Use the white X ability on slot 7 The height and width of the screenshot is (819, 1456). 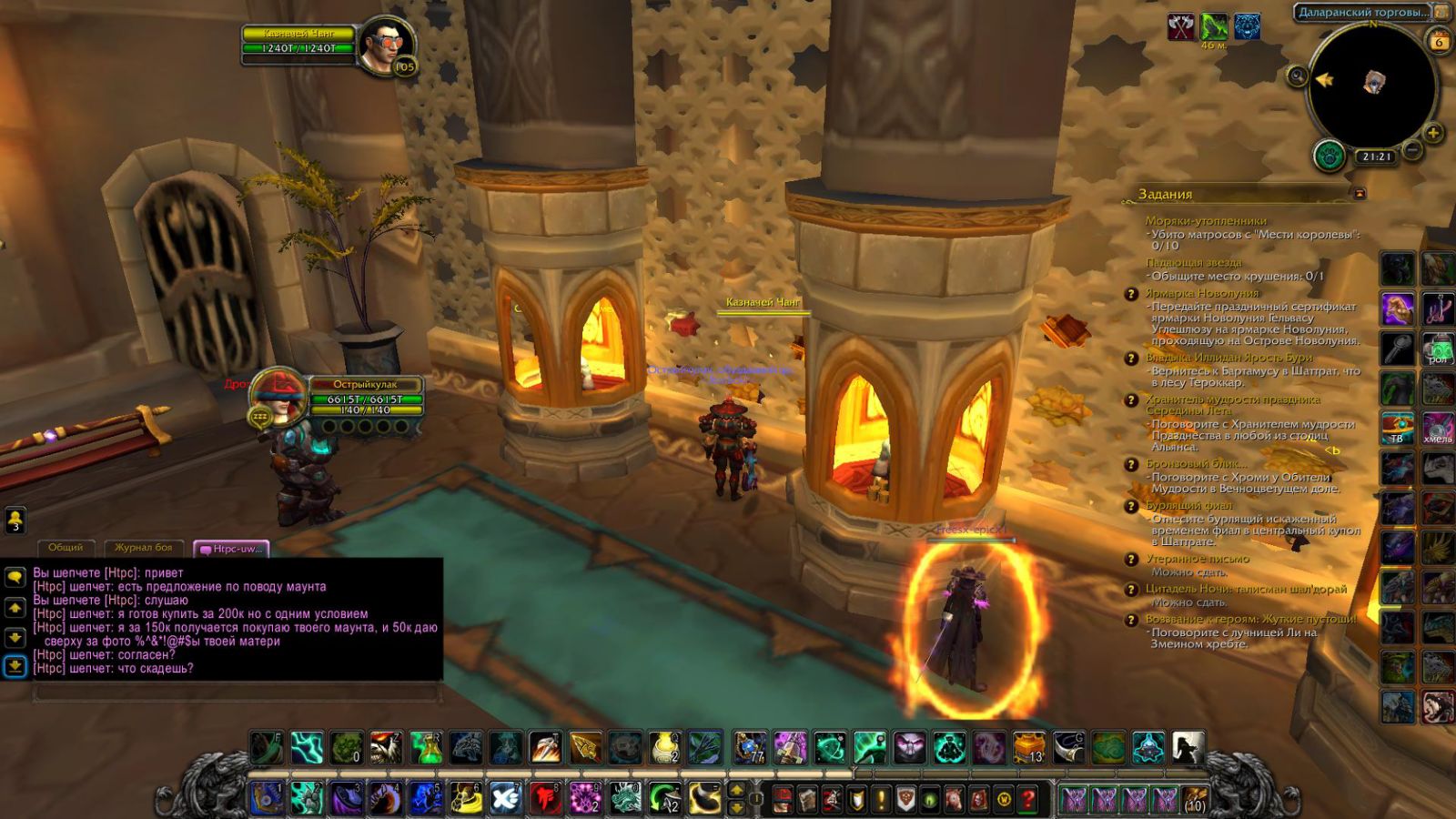[505, 799]
